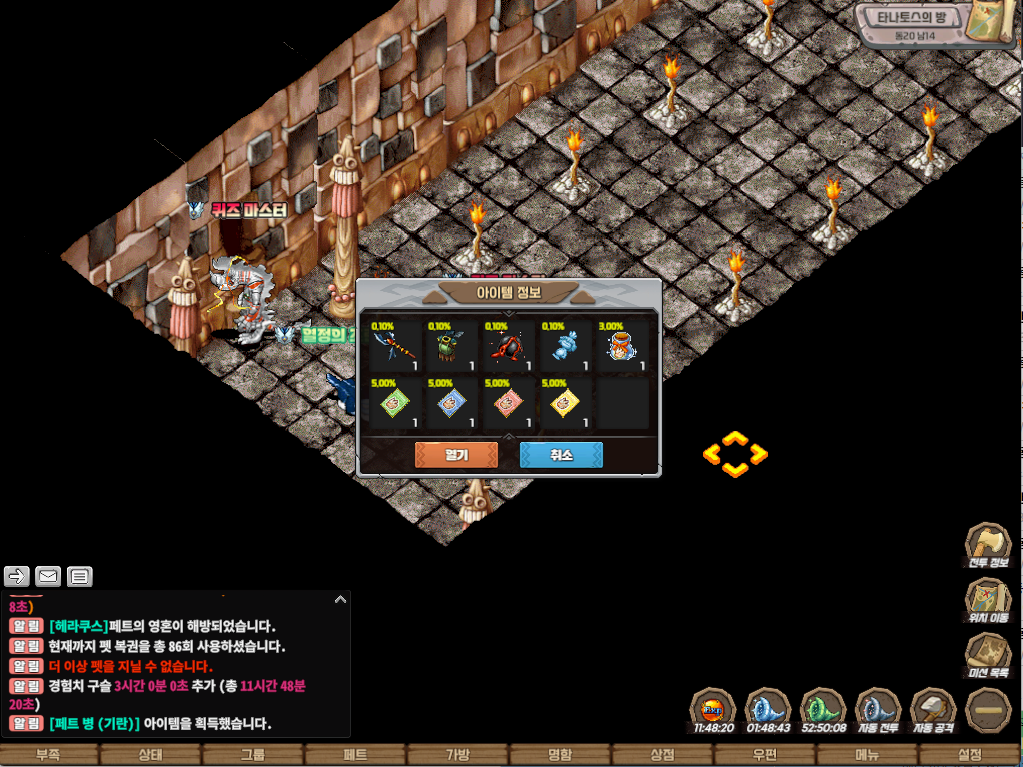Open the 설정 settings menu
Image resolution: width=1023 pixels, height=767 pixels.
(969, 755)
